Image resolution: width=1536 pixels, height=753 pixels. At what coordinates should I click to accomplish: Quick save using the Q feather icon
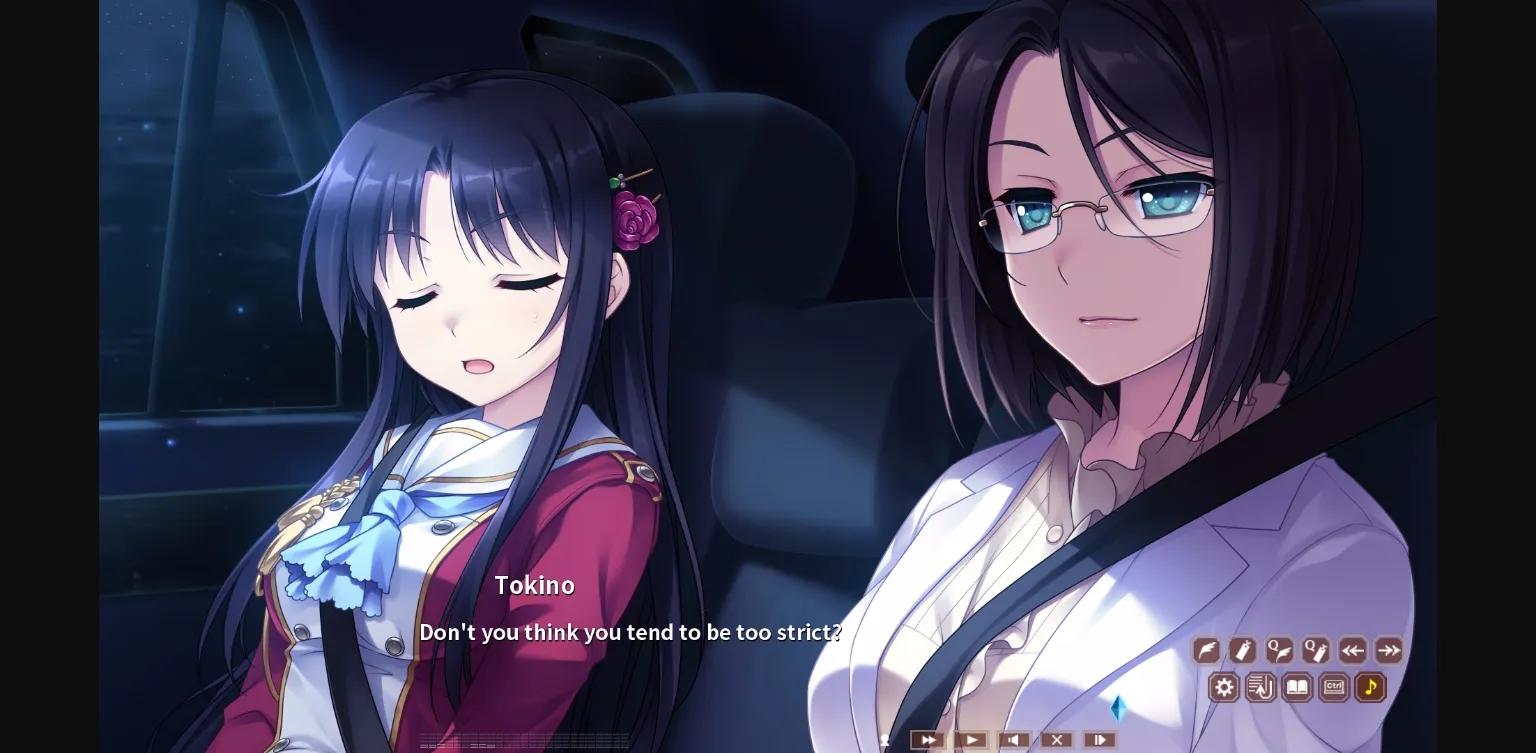coord(1278,650)
